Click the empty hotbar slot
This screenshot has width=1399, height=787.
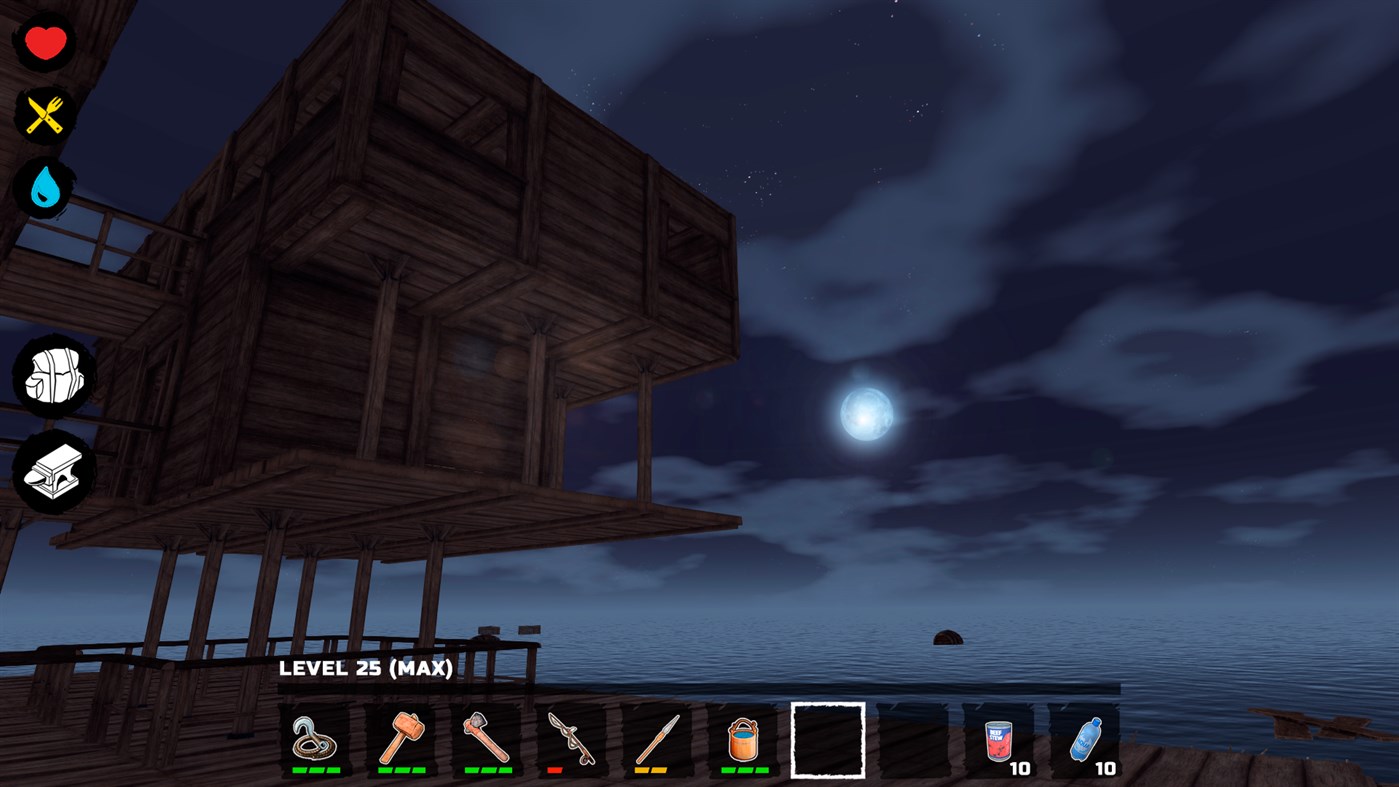(x=827, y=740)
